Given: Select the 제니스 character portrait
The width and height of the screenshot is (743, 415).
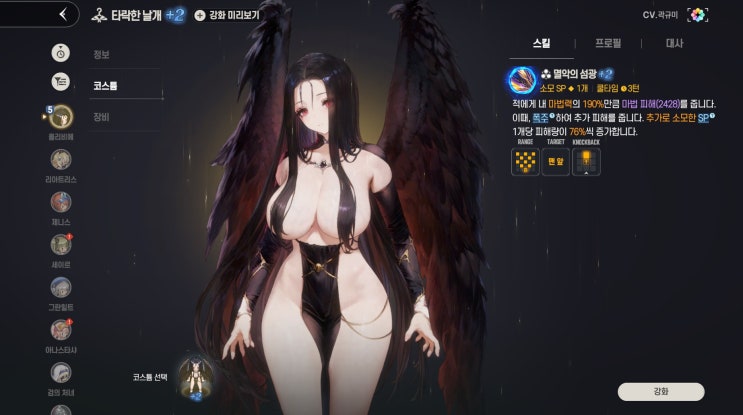Looking at the screenshot, I should tap(61, 202).
